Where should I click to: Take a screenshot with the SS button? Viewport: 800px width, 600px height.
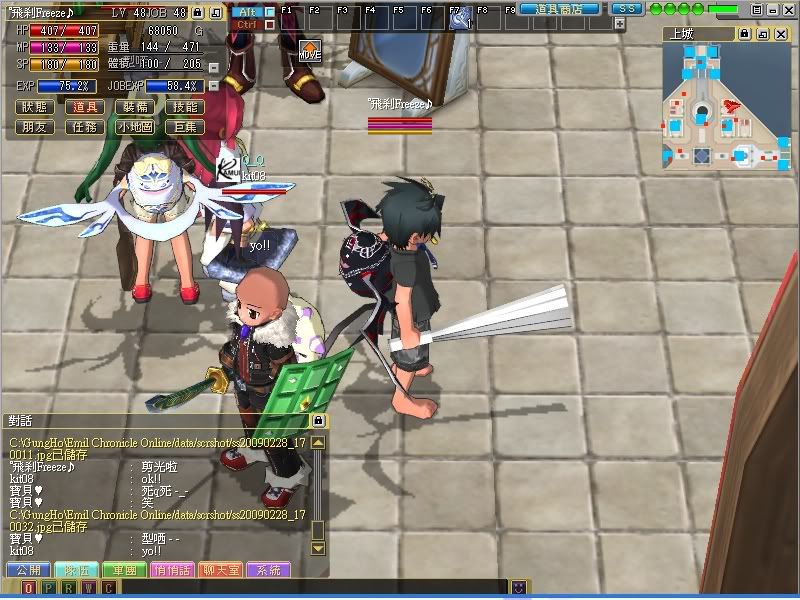(627, 9)
